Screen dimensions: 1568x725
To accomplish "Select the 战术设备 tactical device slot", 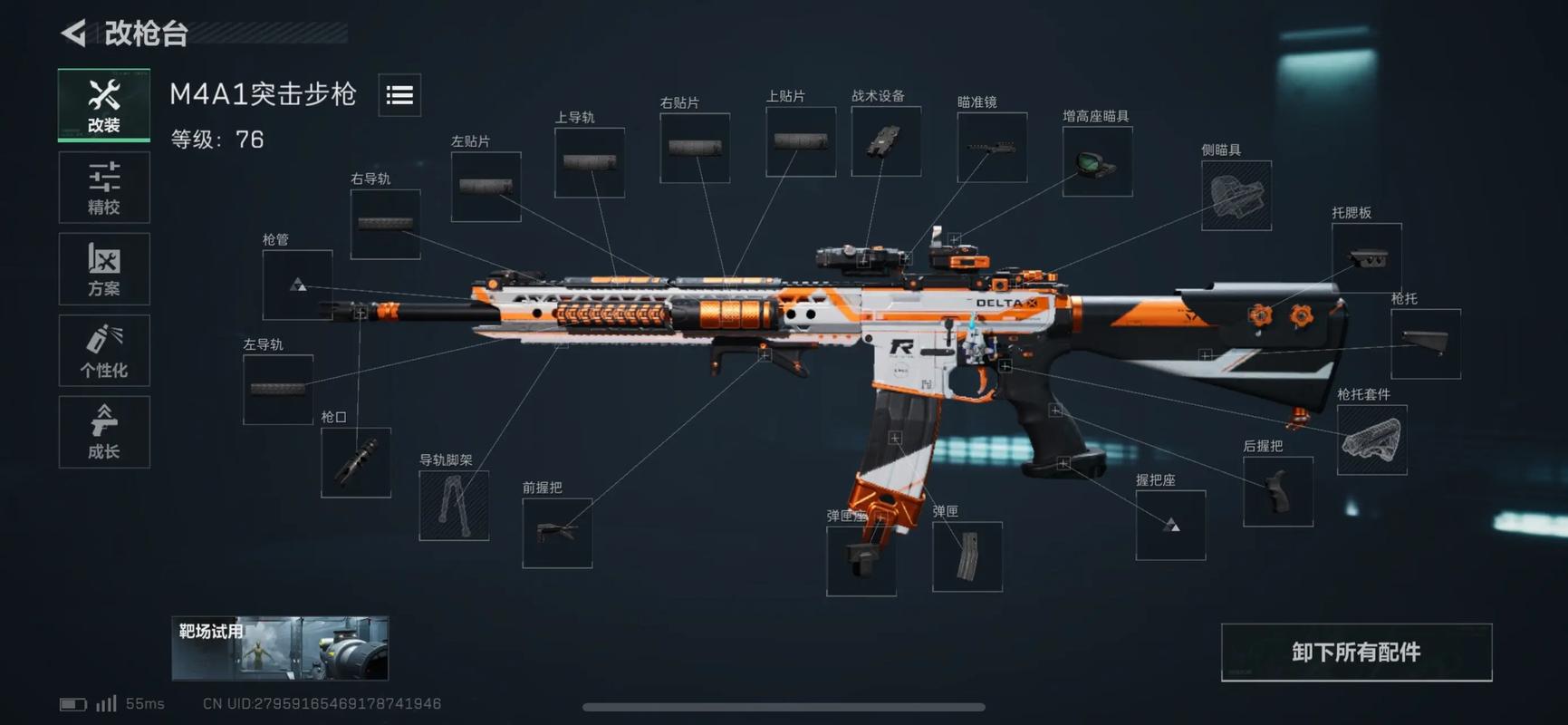I will (886, 141).
